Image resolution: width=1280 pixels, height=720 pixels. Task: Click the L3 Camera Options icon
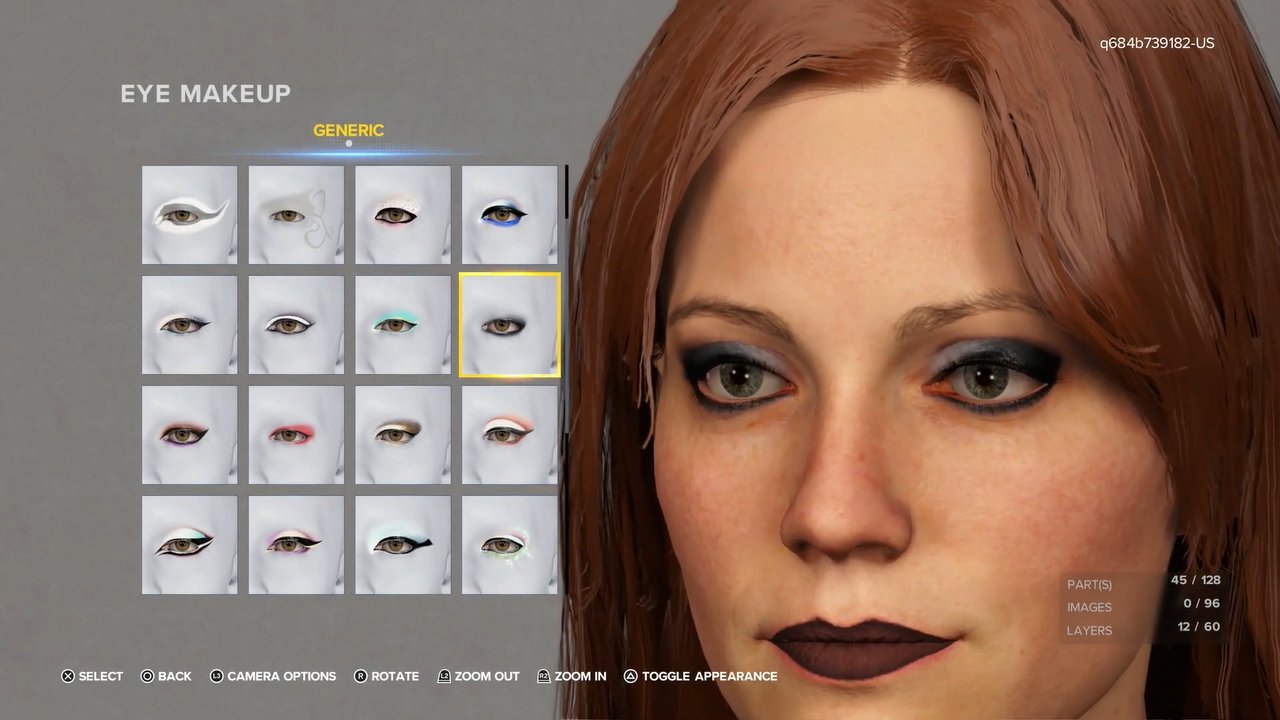217,676
